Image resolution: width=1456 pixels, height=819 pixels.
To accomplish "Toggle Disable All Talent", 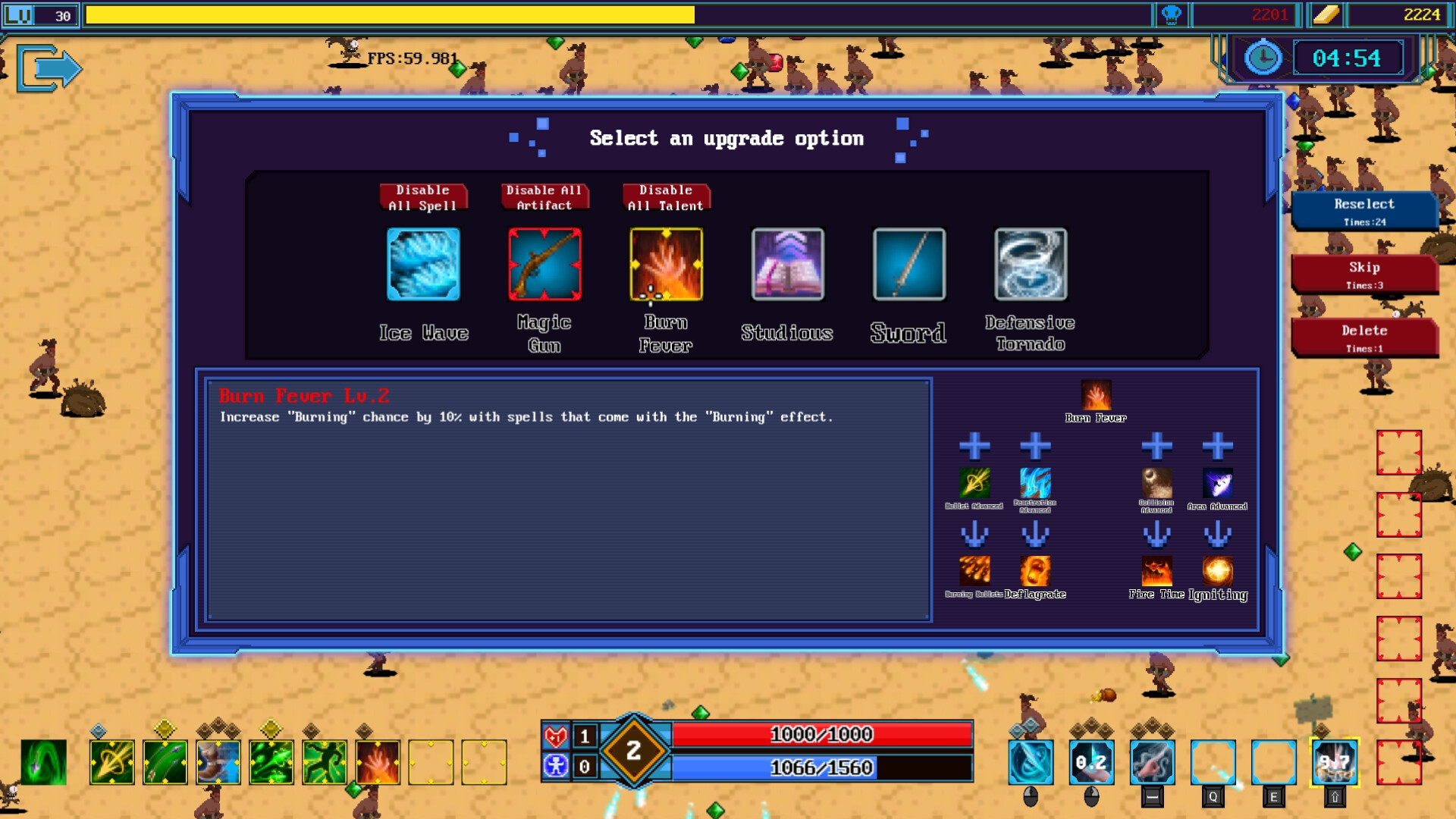I will [665, 197].
